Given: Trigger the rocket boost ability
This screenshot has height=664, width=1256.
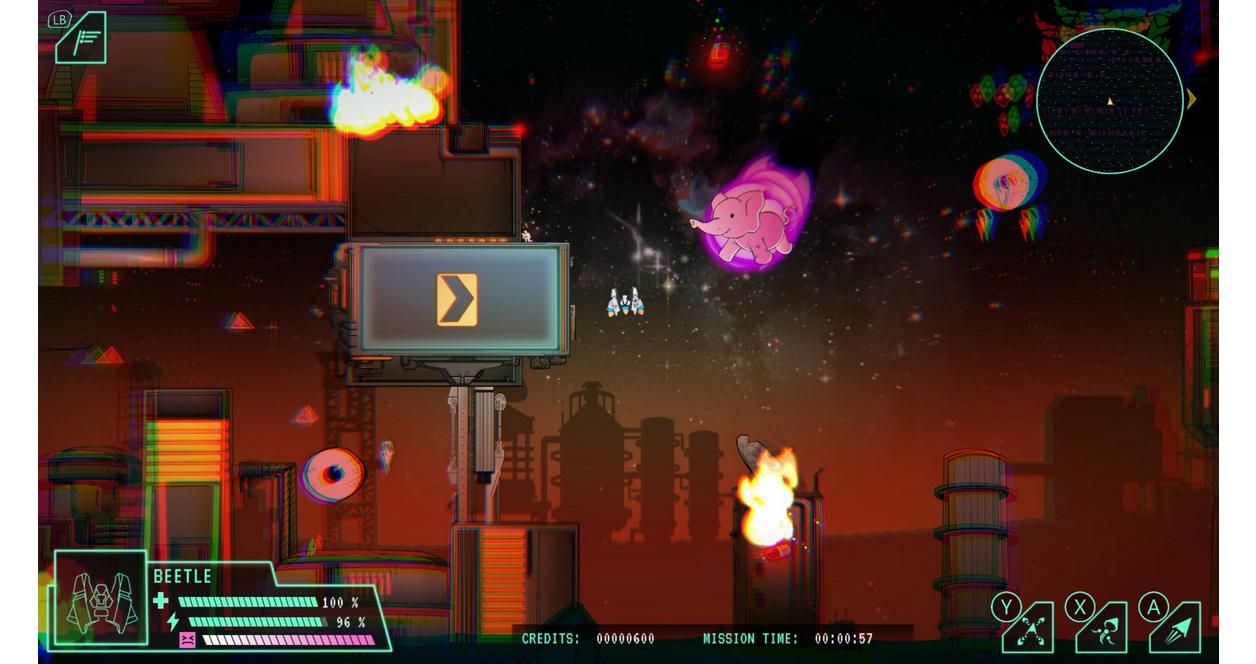Looking at the screenshot, I should (1176, 628).
